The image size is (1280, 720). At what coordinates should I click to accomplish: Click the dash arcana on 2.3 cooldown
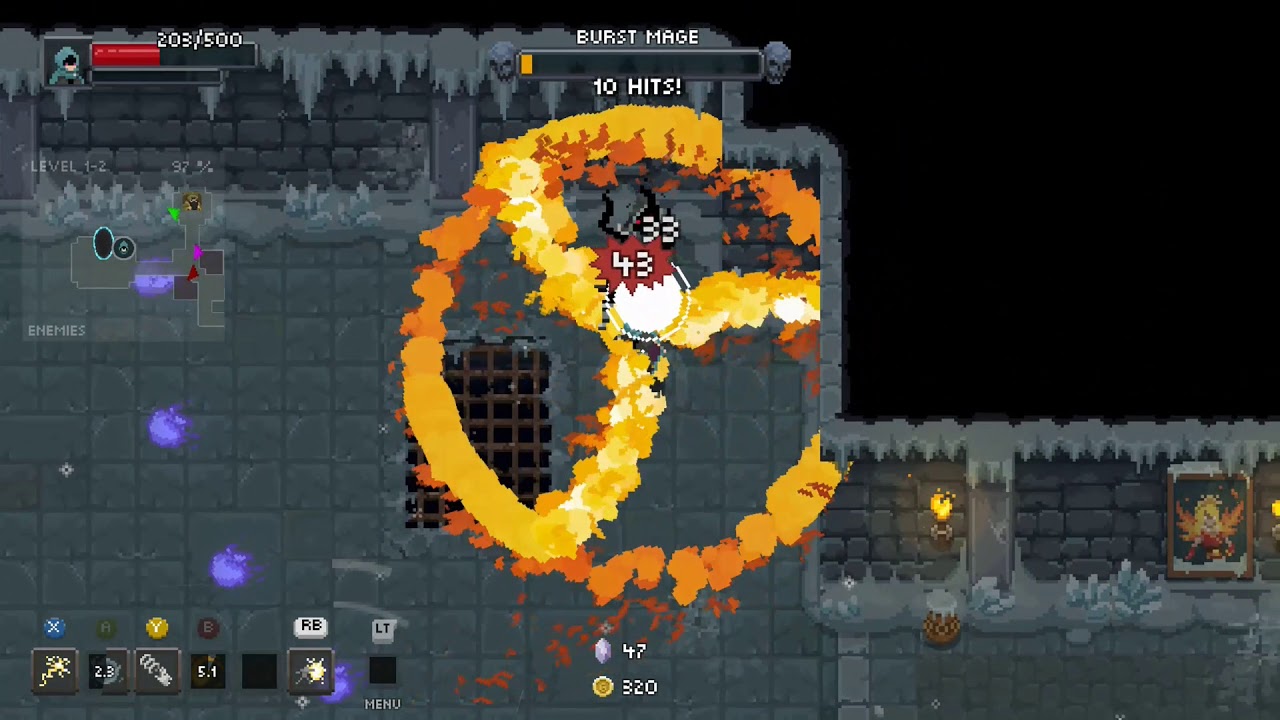(x=105, y=671)
